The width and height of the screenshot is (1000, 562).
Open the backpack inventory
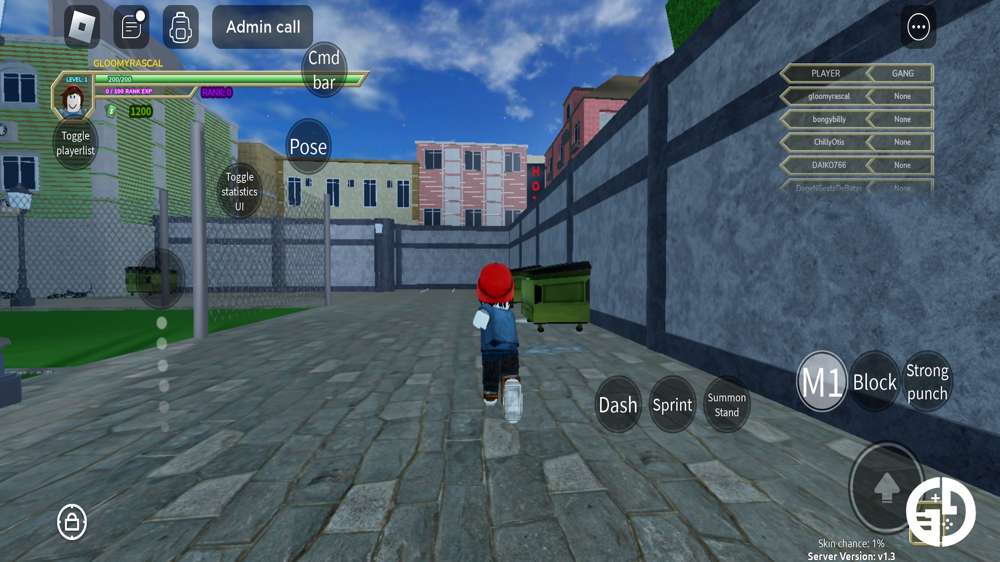pyautogui.click(x=180, y=27)
